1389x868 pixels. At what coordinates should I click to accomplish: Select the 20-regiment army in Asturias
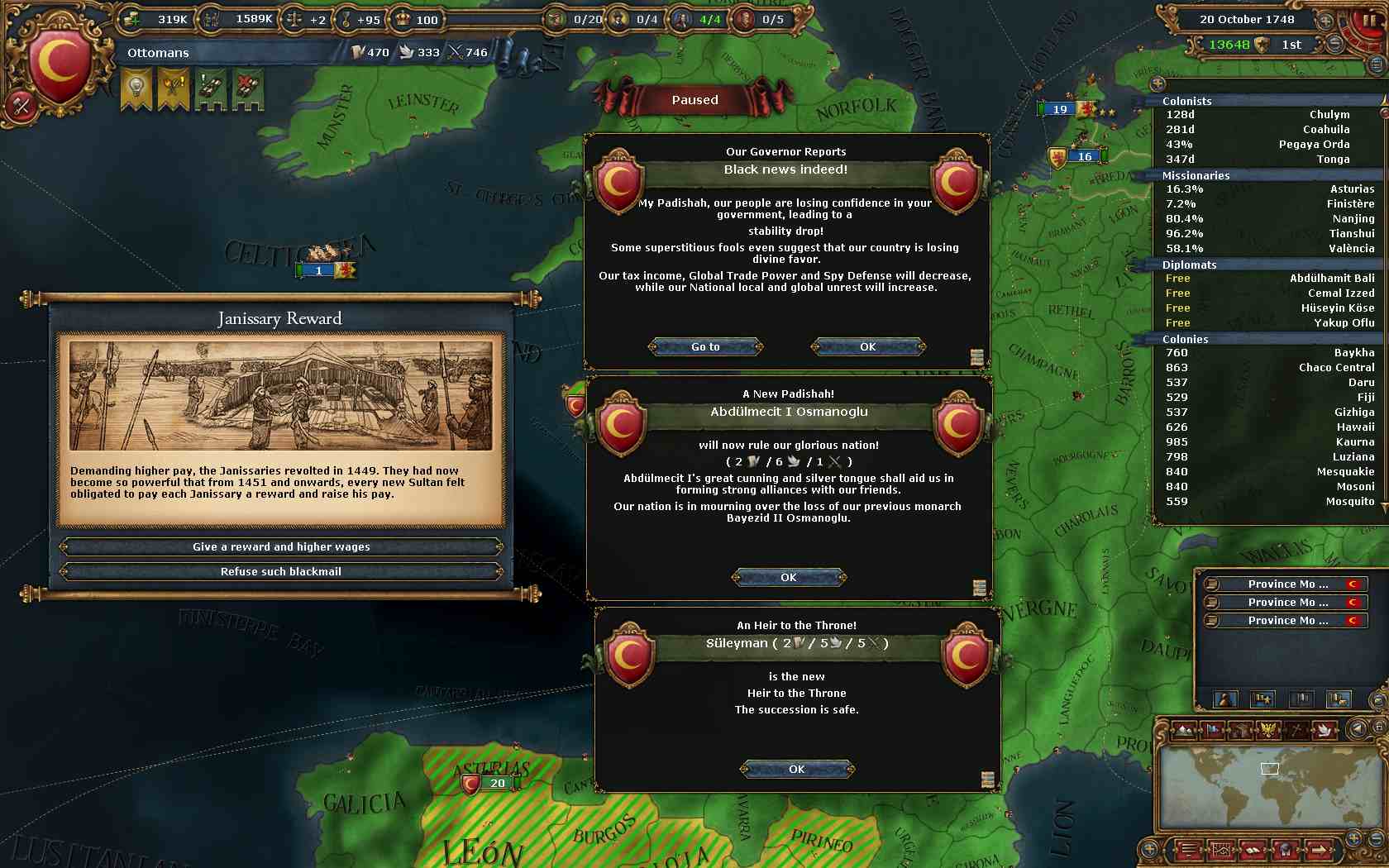[496, 784]
